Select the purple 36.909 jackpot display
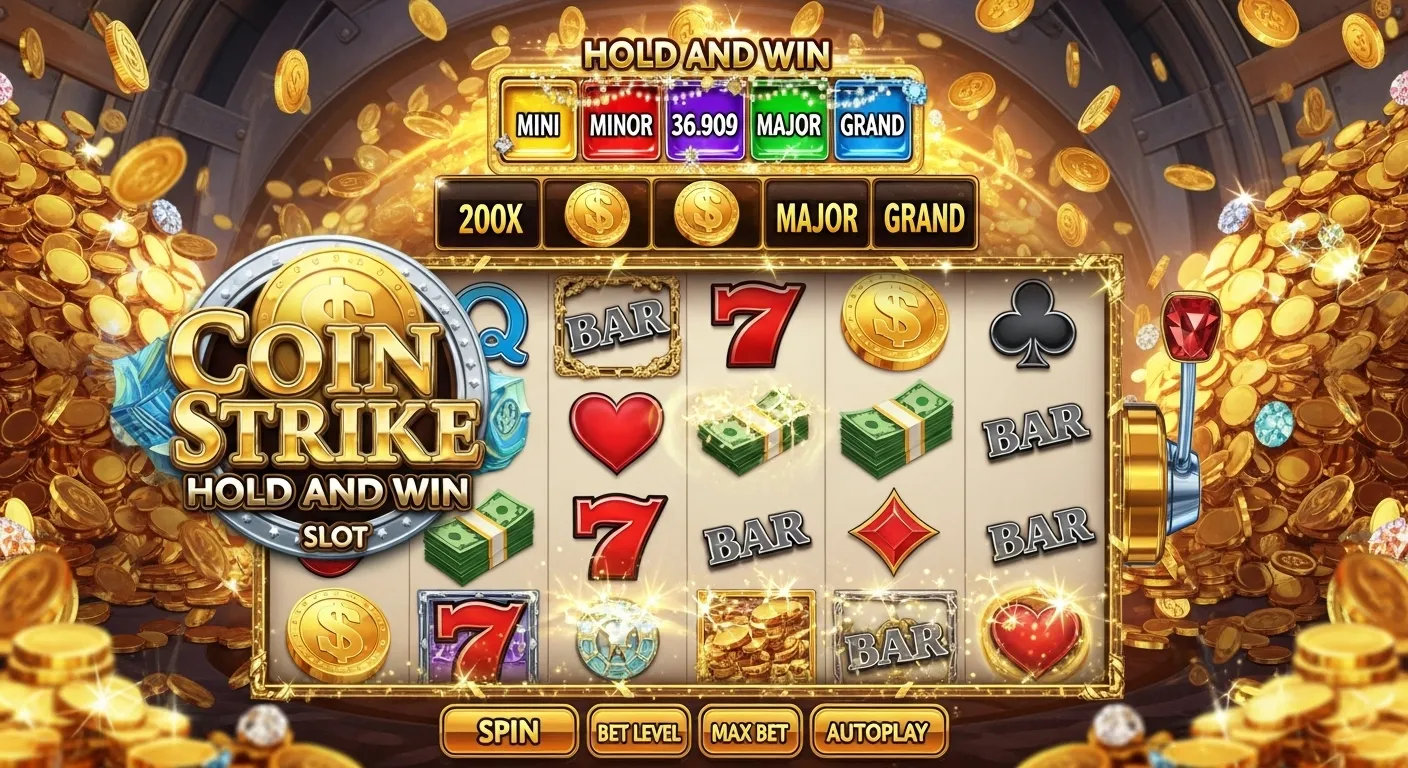 pos(702,124)
